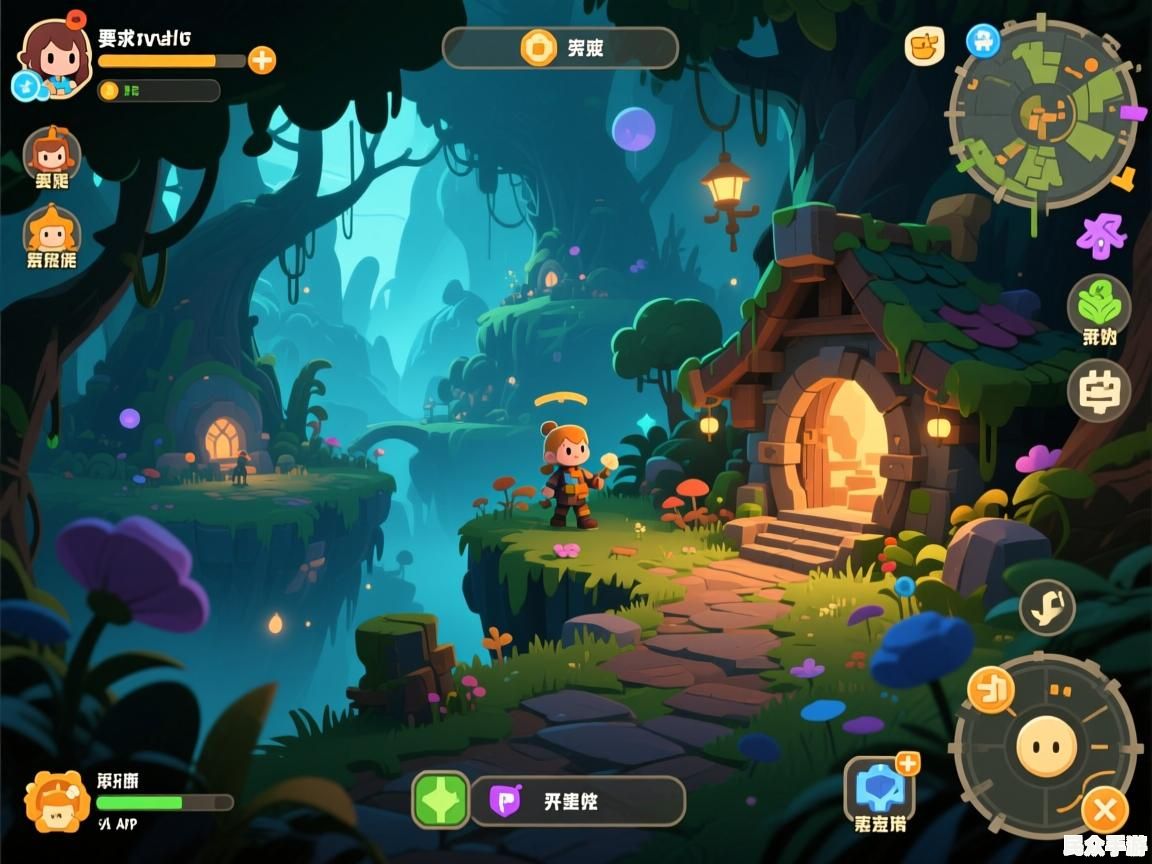This screenshot has height=864, width=1152.
Task: Open the yellow bag icon
Action: [x=924, y=46]
